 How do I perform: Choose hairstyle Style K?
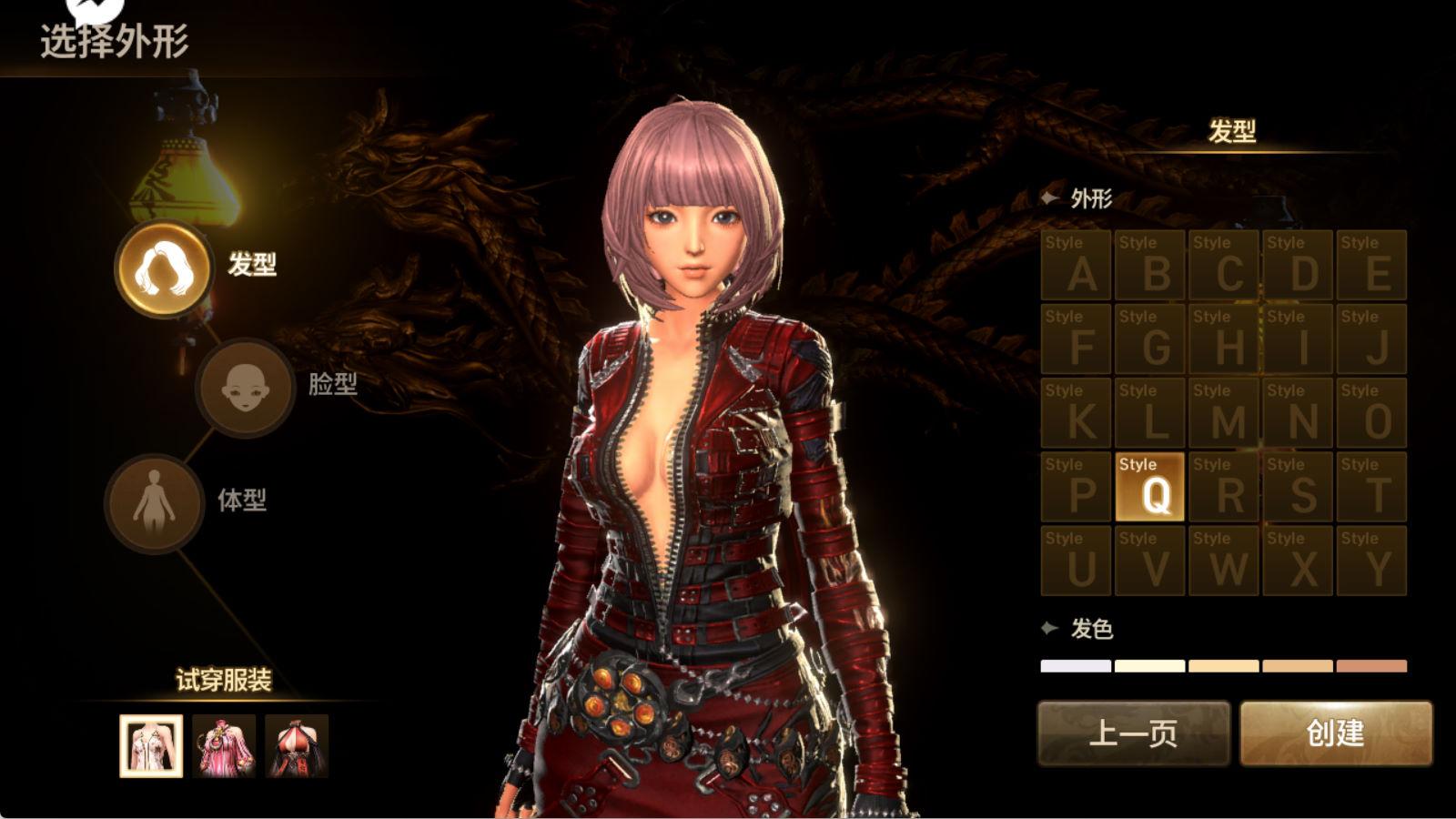[1076, 412]
